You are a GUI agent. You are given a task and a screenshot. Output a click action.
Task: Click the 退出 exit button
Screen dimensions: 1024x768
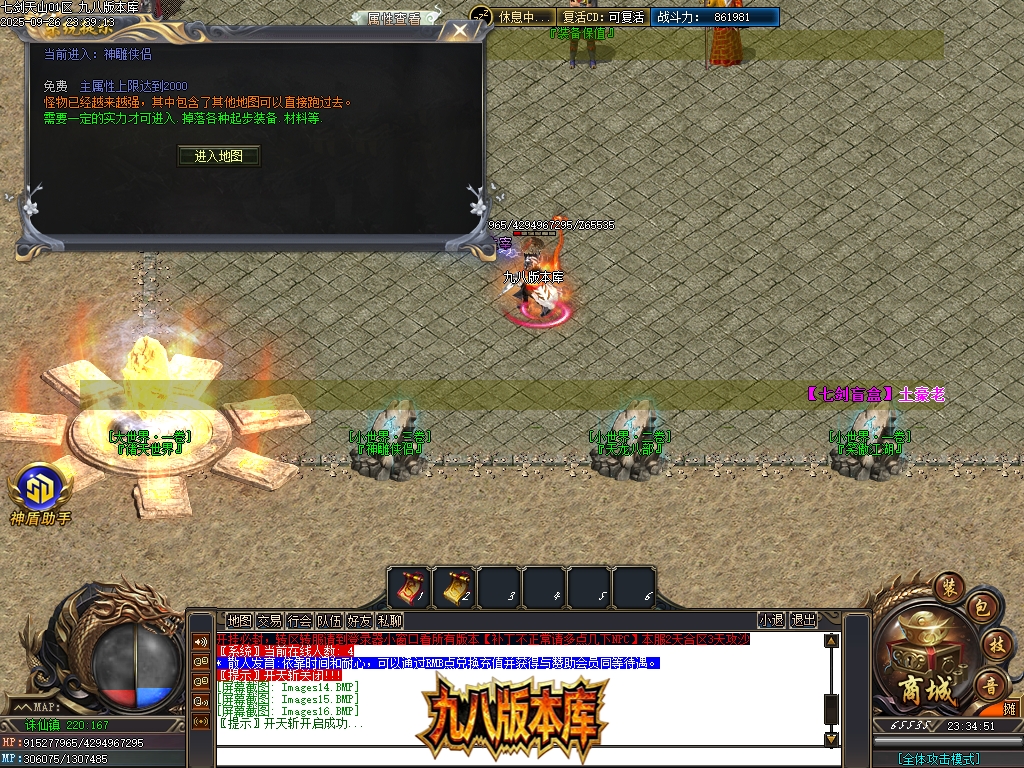tap(803, 620)
